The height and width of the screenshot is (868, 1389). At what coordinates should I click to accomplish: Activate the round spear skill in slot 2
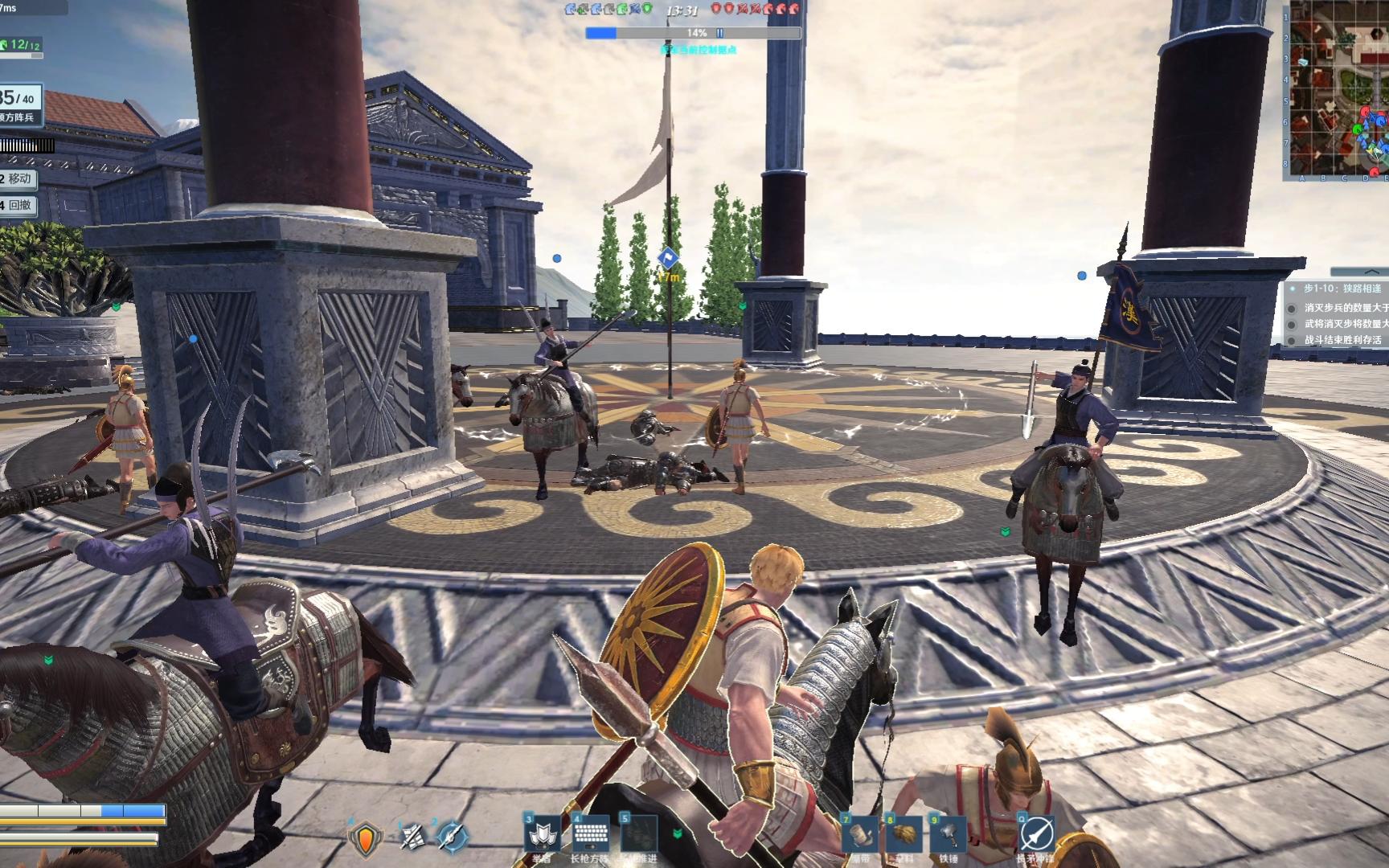pyautogui.click(x=451, y=837)
